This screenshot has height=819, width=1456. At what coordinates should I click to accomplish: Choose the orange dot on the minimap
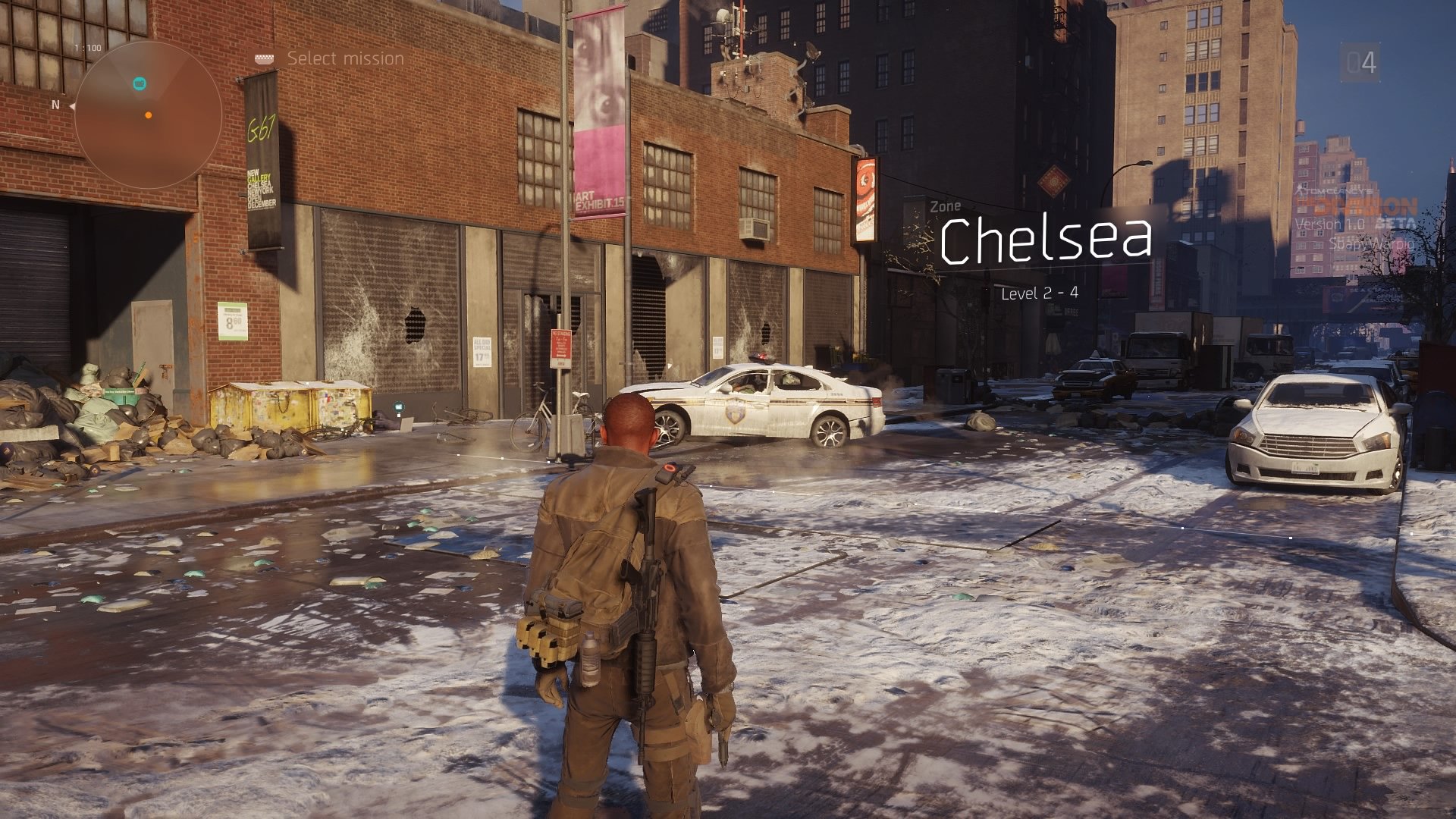[149, 115]
